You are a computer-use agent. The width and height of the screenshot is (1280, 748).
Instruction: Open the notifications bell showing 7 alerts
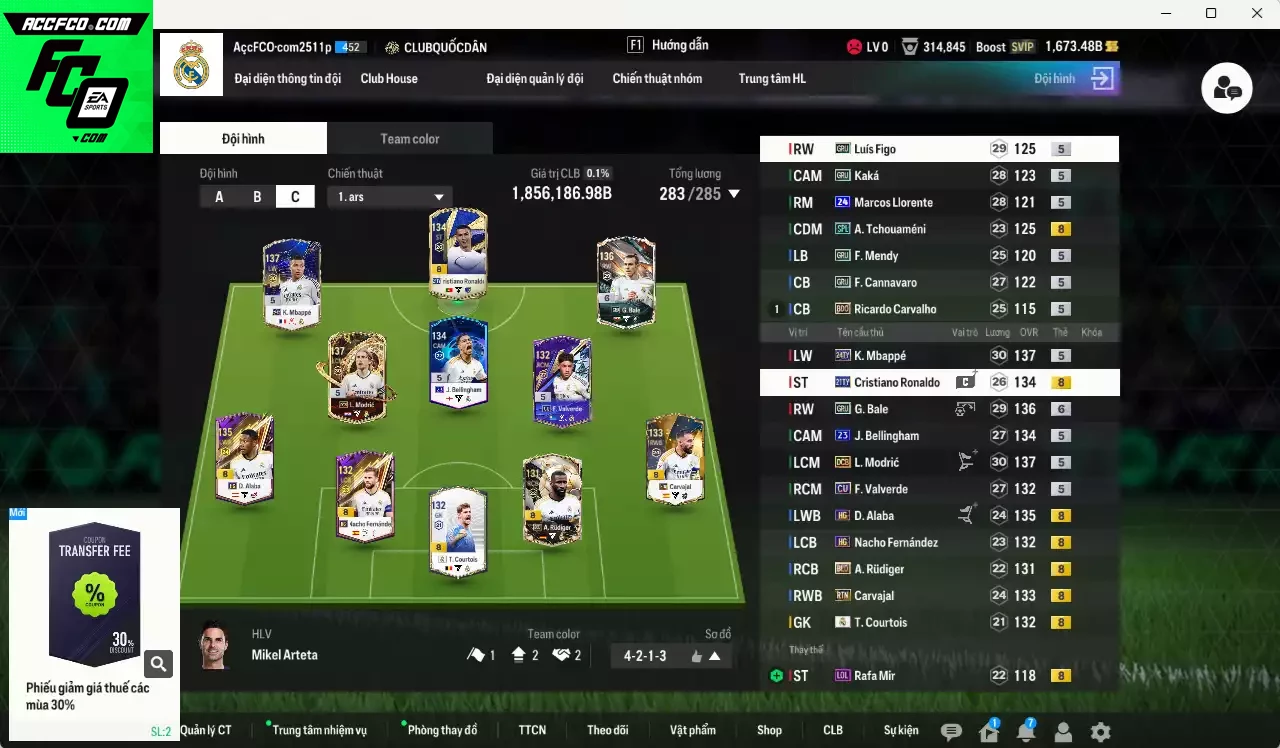pyautogui.click(x=1027, y=731)
